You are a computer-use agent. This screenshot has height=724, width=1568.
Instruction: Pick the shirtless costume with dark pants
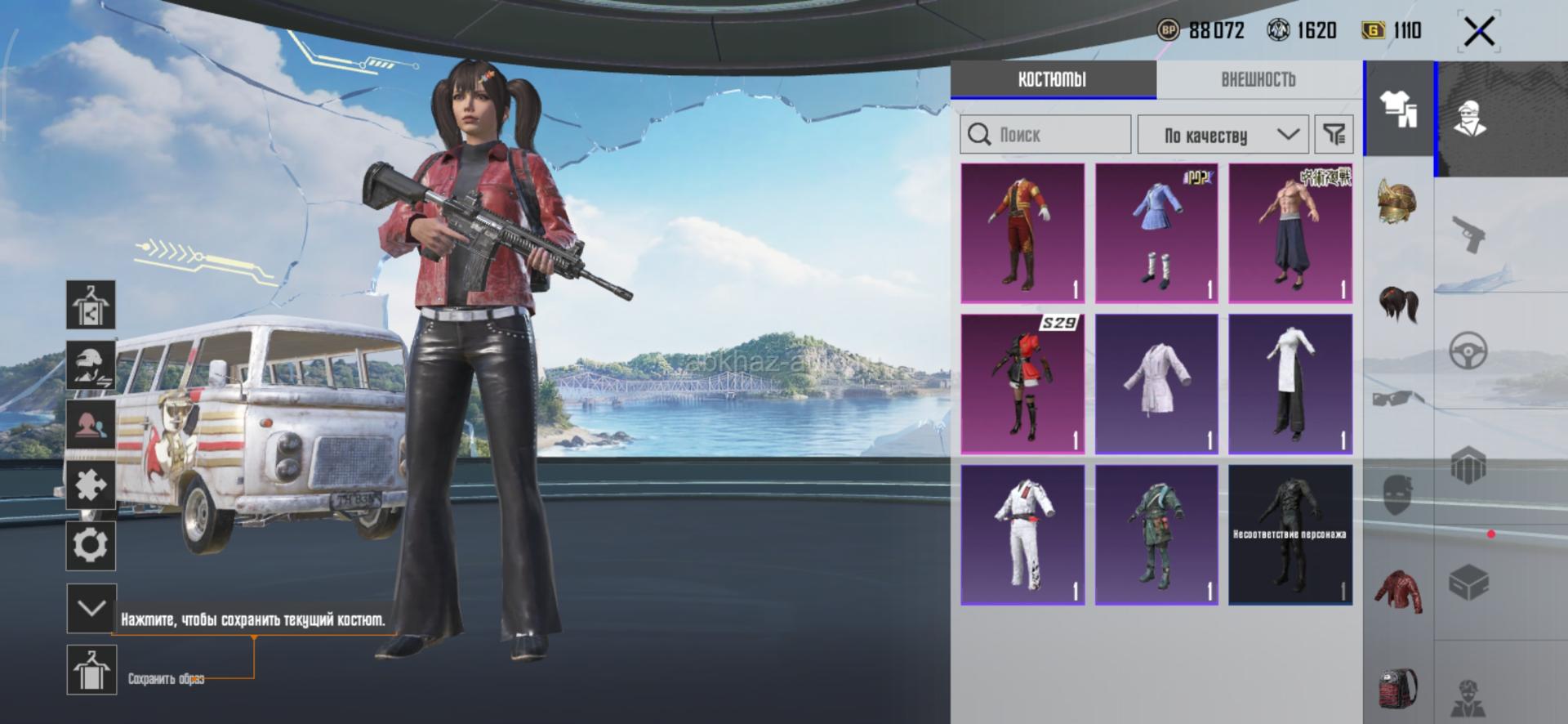click(x=1290, y=233)
